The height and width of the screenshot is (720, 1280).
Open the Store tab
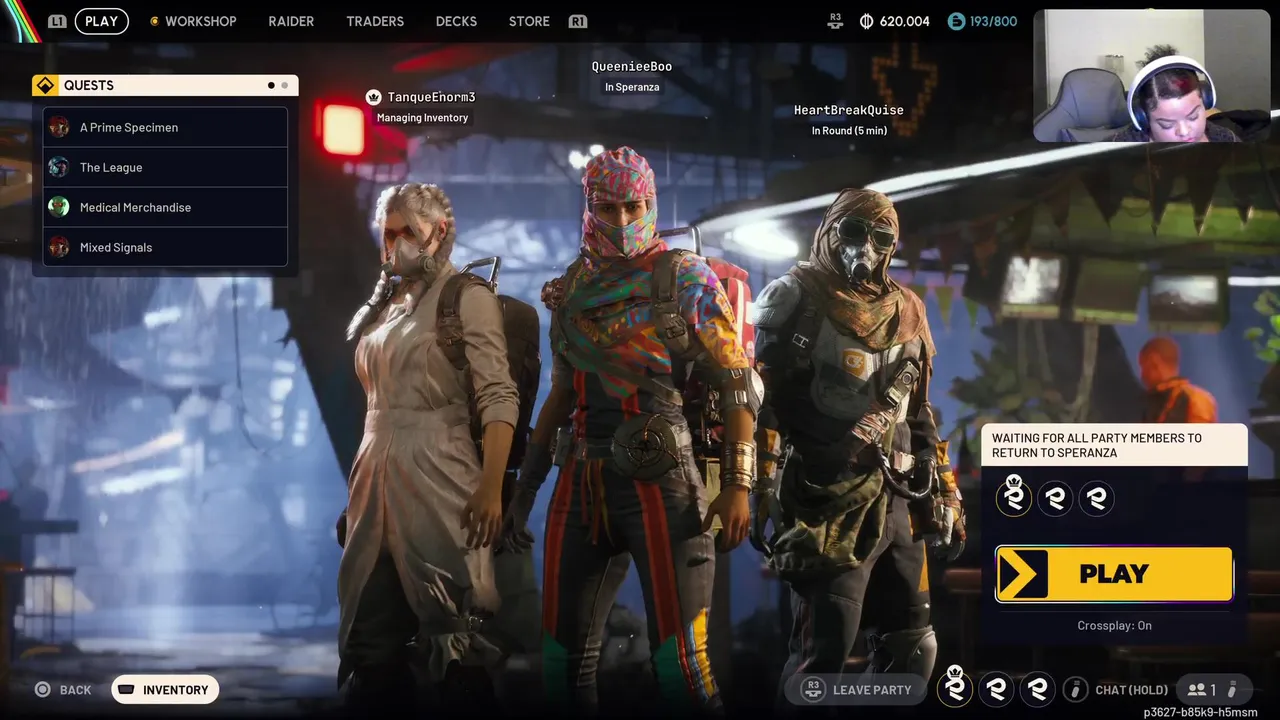[x=529, y=21]
